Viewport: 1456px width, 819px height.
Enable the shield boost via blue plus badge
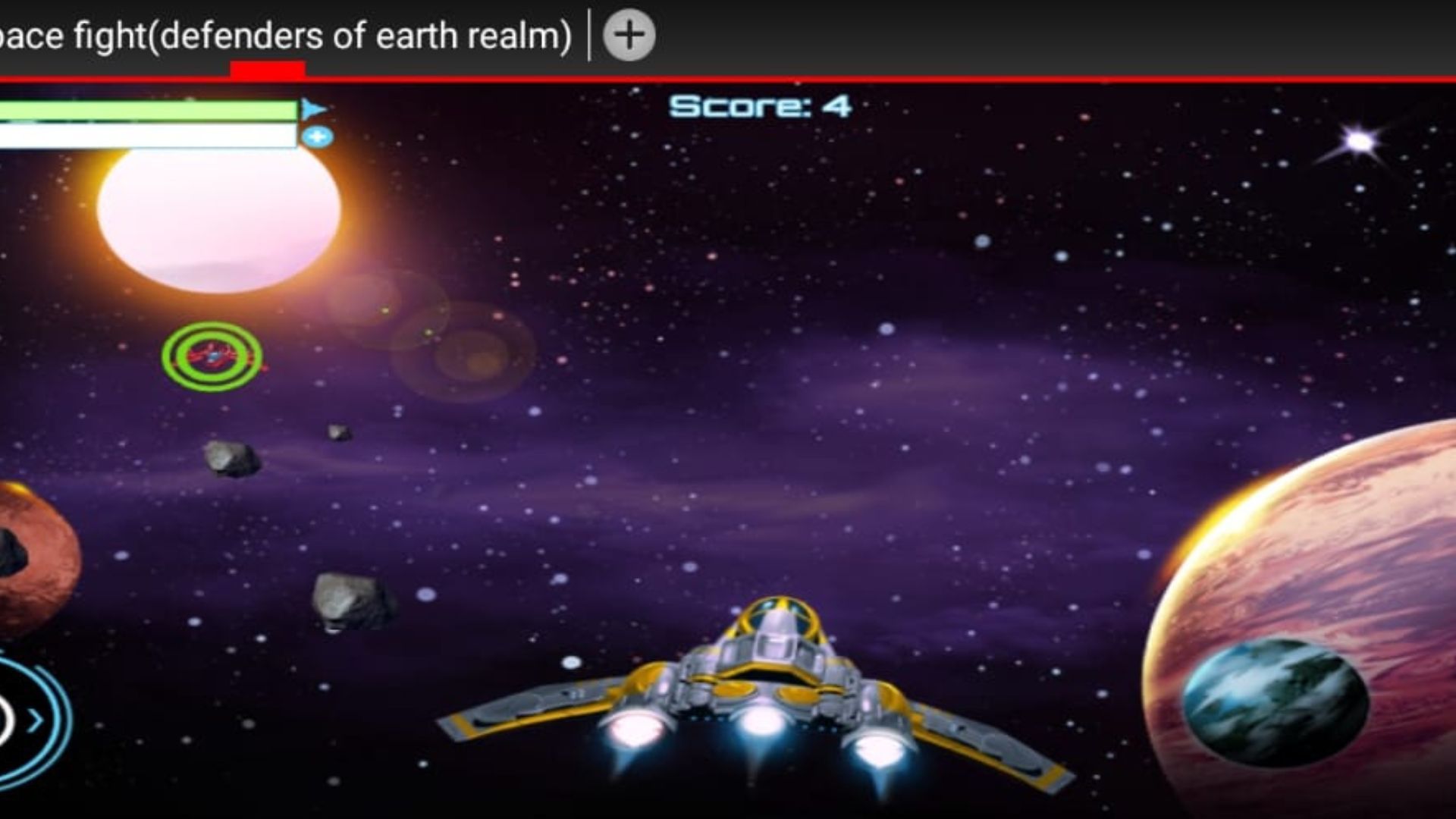pos(320,134)
